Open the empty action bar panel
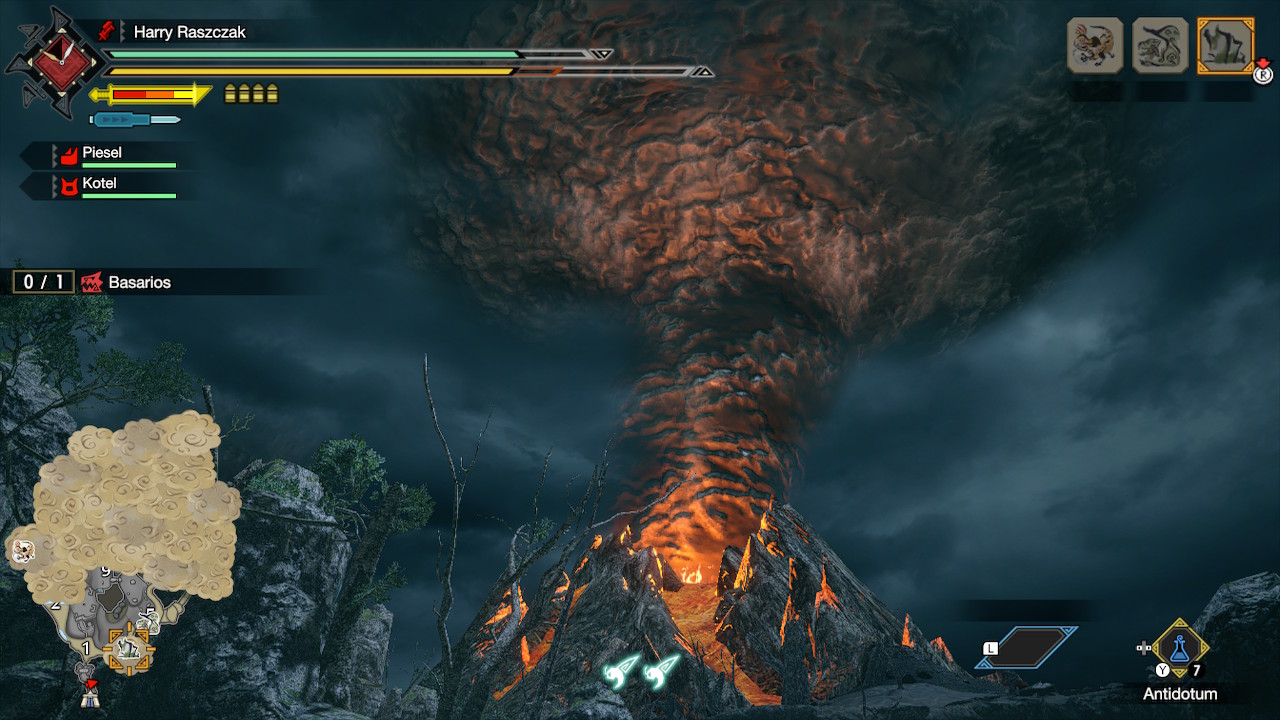 pyautogui.click(x=1027, y=647)
